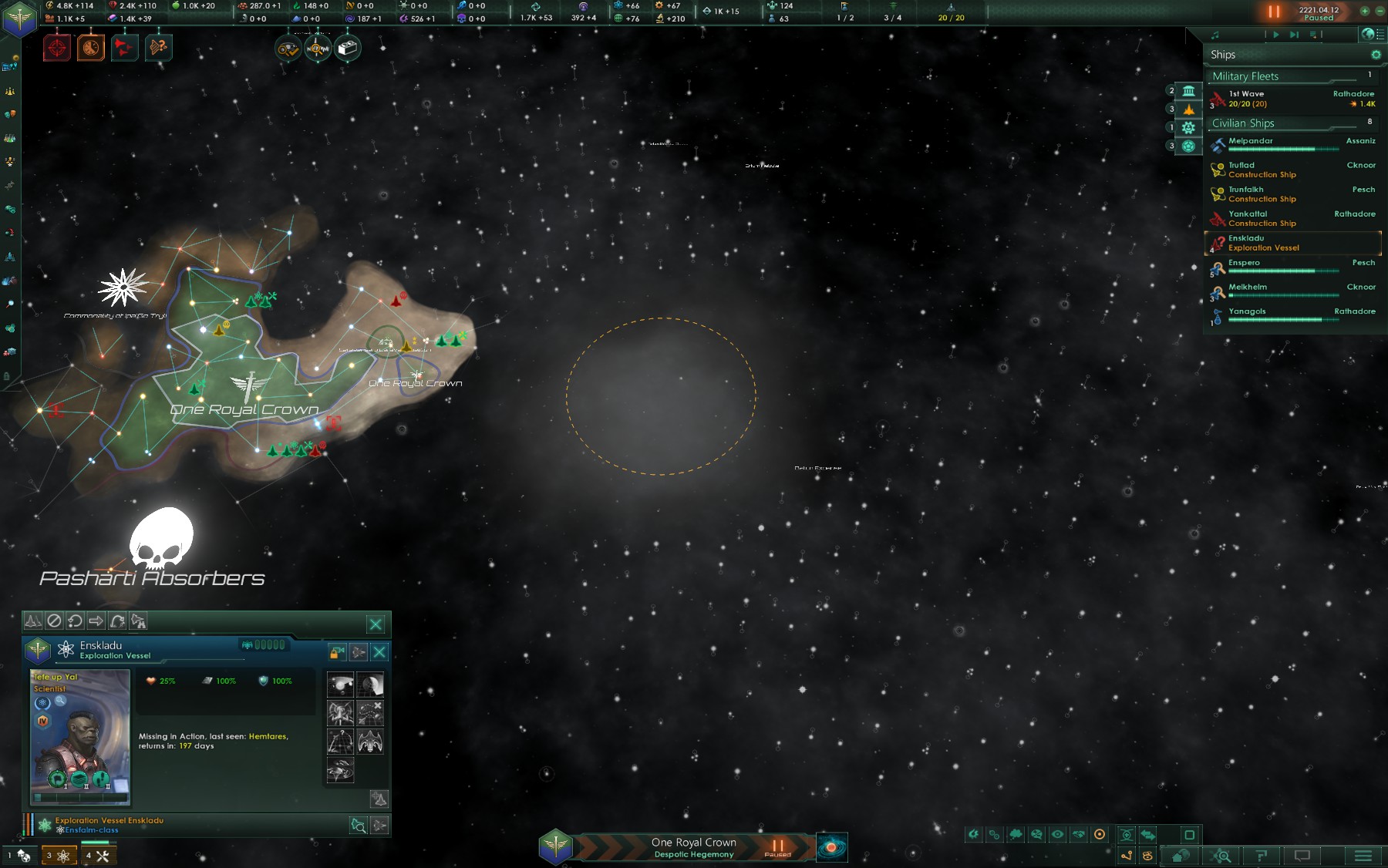This screenshot has height=868, width=1388.
Task: Cancel Enskladu's orders with the prohibition icon
Action: [54, 621]
